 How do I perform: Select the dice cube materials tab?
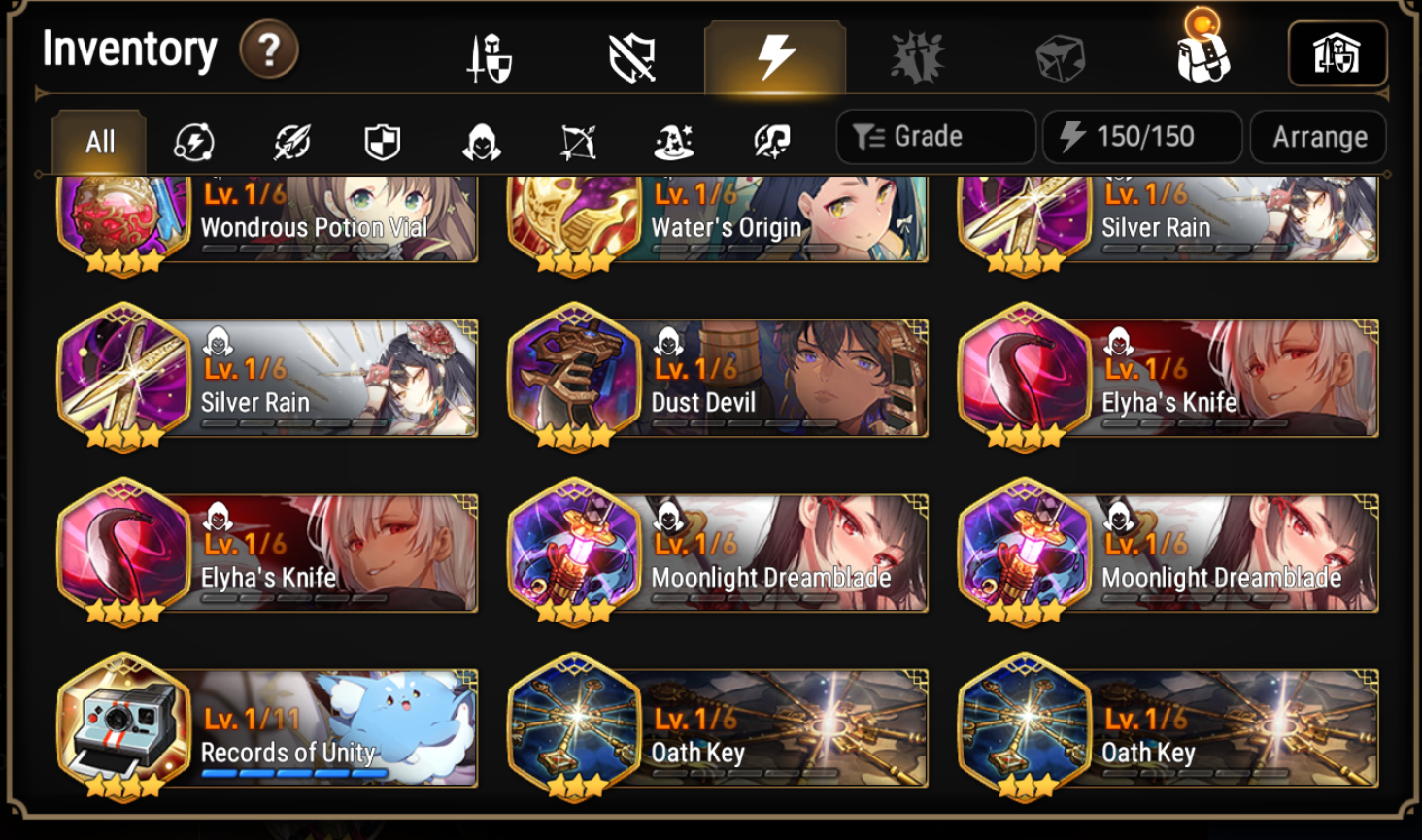tap(1059, 53)
